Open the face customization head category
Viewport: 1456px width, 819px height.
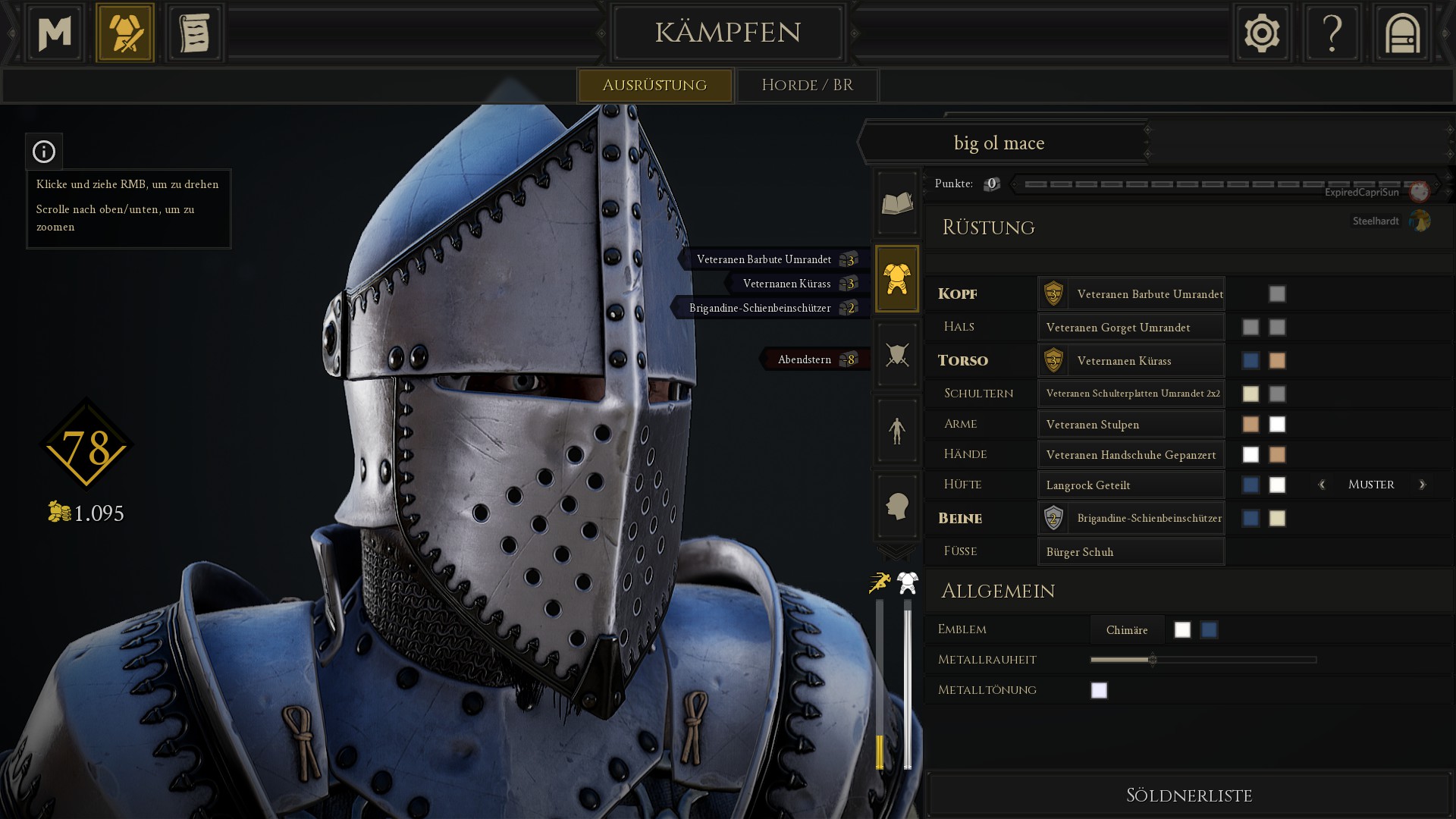coord(897,506)
